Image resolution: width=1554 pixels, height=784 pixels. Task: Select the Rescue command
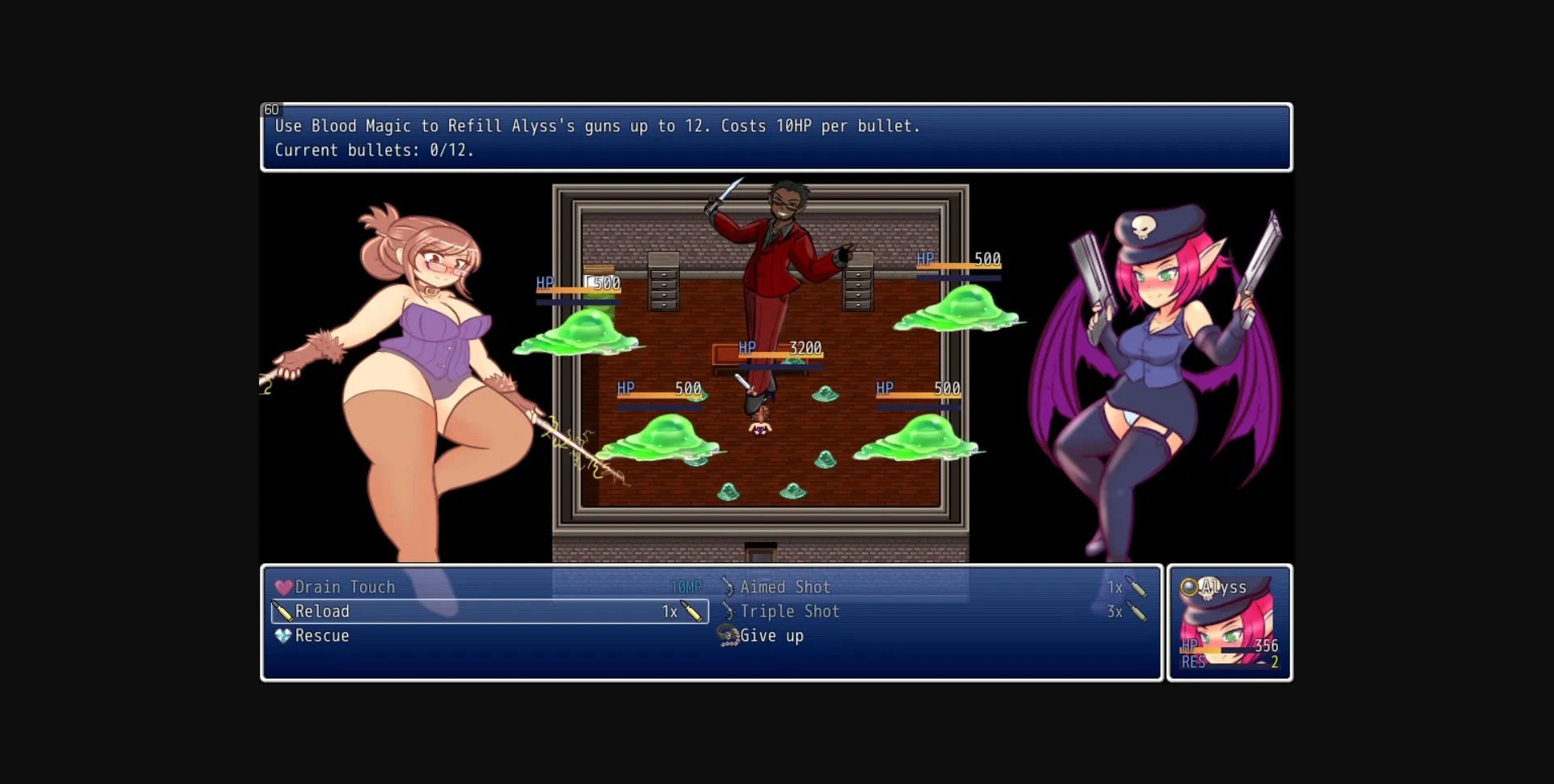[322, 635]
